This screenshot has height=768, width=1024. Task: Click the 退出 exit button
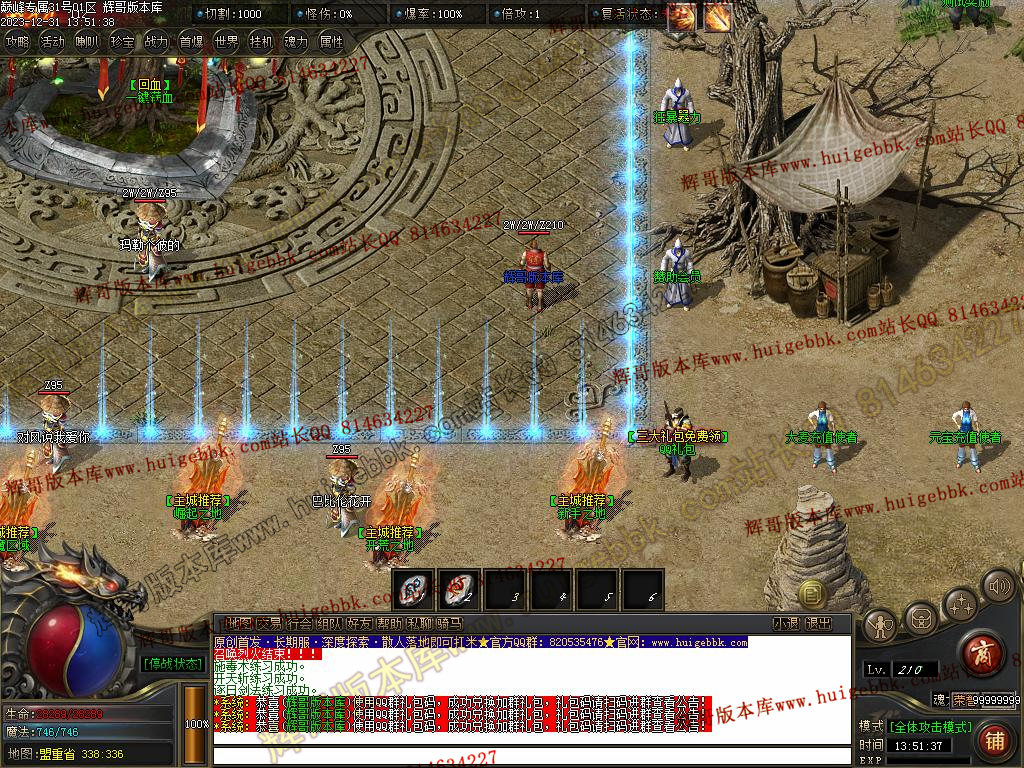point(818,623)
